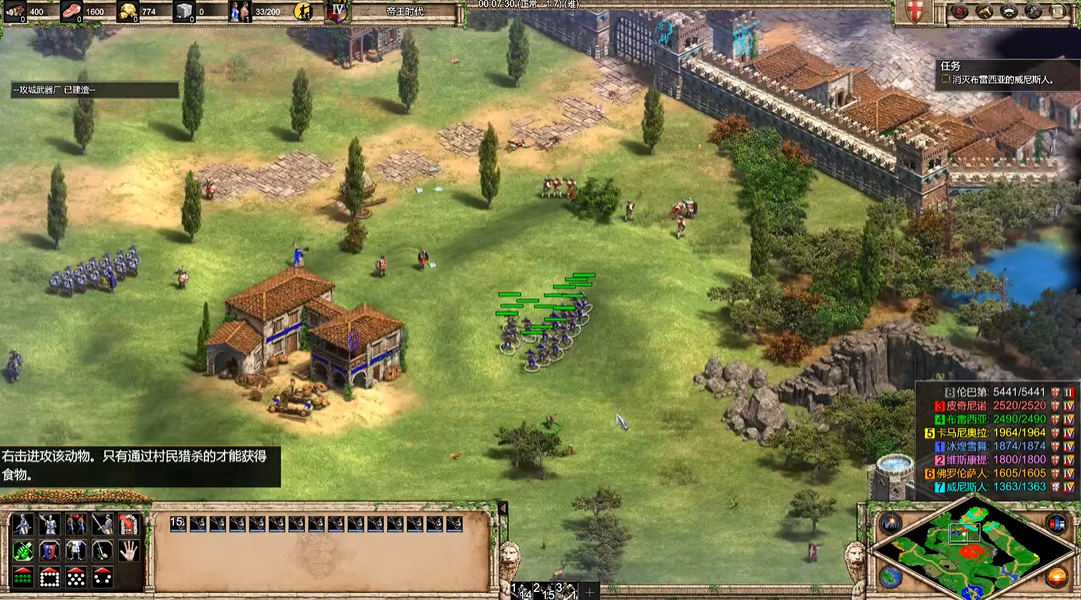This screenshot has height=600, width=1081.
Task: Select the first unit portrait labeled 15
Action: coord(178,524)
